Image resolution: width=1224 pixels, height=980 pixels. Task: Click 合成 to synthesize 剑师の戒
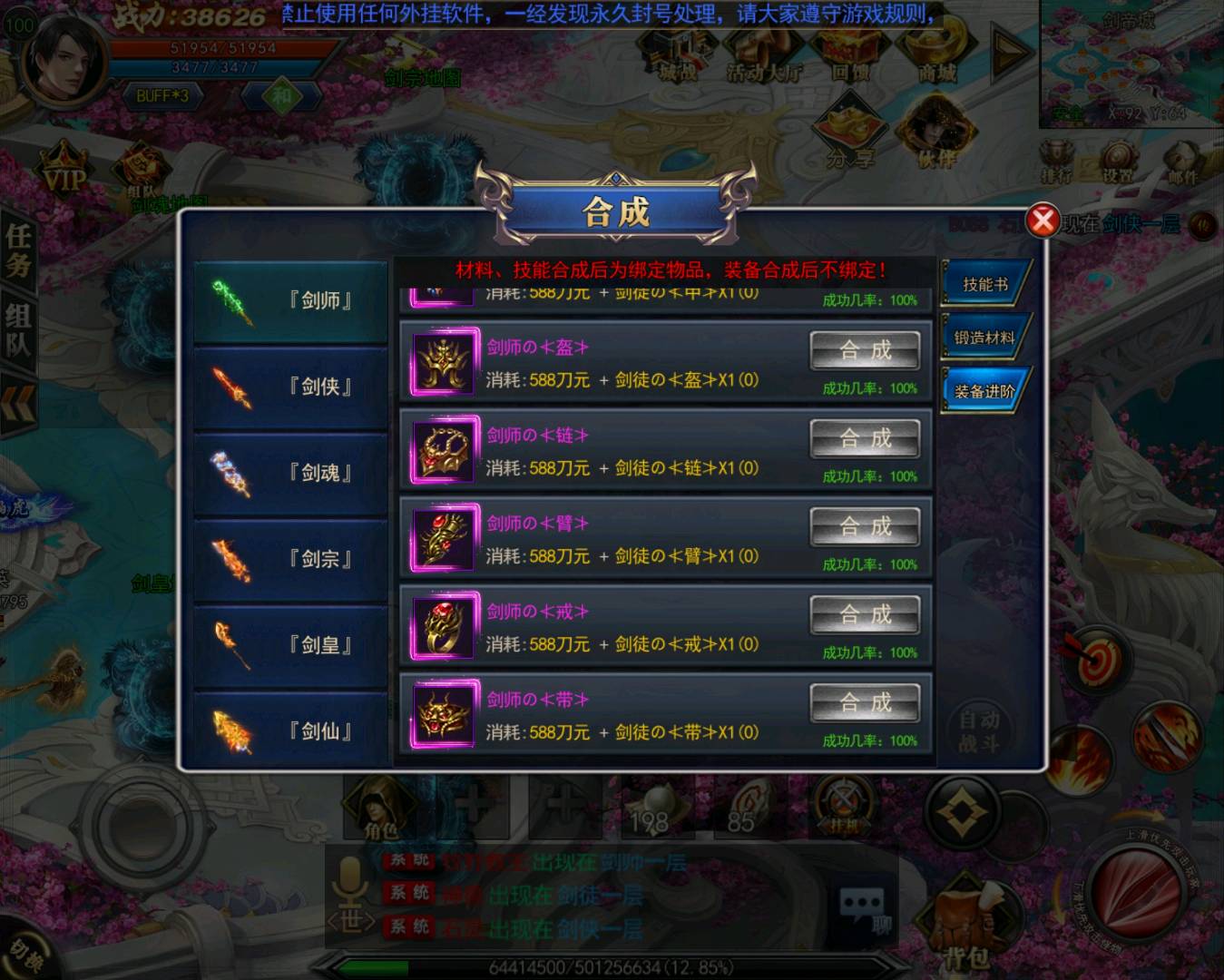pyautogui.click(x=865, y=614)
